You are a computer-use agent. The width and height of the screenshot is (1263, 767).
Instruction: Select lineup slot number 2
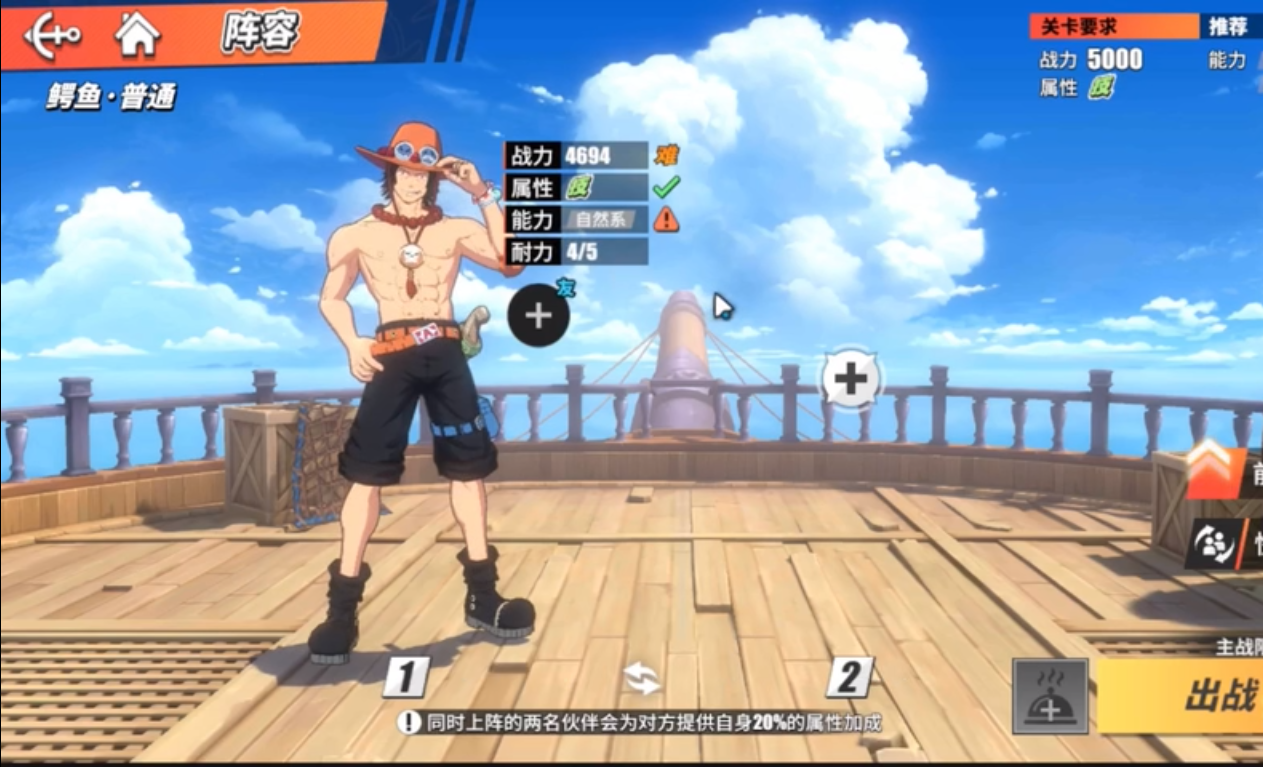849,678
